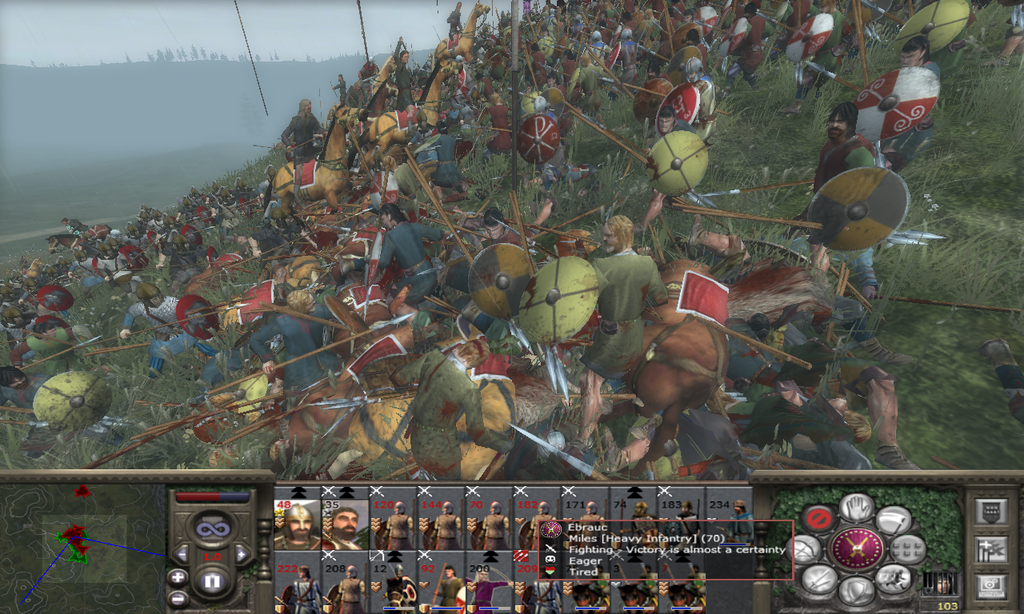Open the formation grid button
This screenshot has width=1024, height=614.
point(908,549)
